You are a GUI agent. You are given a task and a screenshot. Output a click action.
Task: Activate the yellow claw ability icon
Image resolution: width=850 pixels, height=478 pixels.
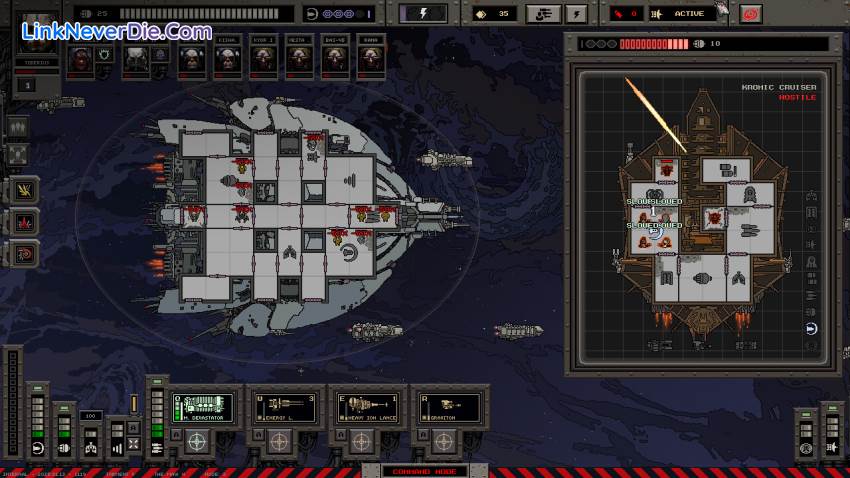pos(23,188)
